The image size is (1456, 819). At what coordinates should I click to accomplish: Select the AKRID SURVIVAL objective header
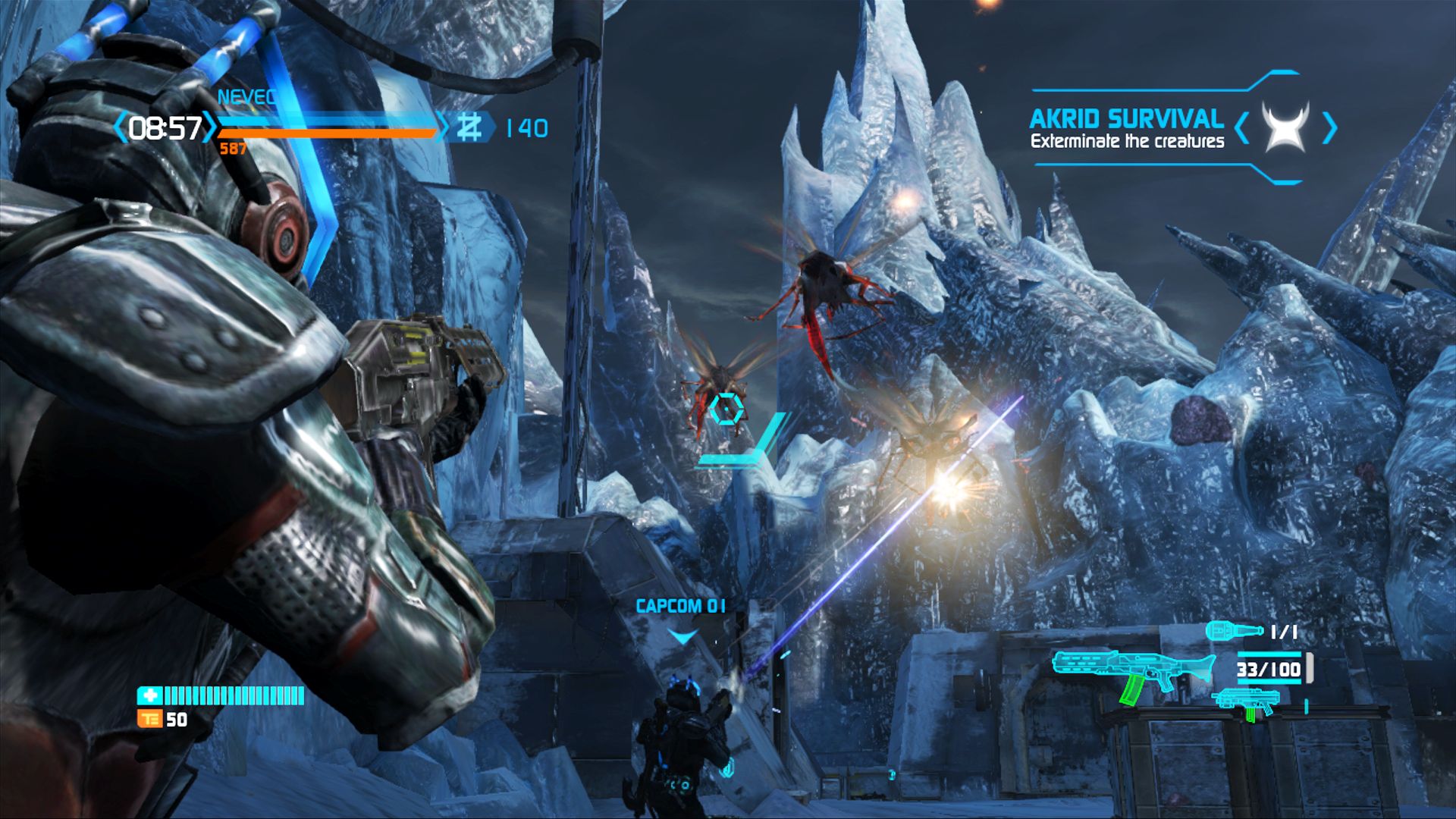point(1126,118)
